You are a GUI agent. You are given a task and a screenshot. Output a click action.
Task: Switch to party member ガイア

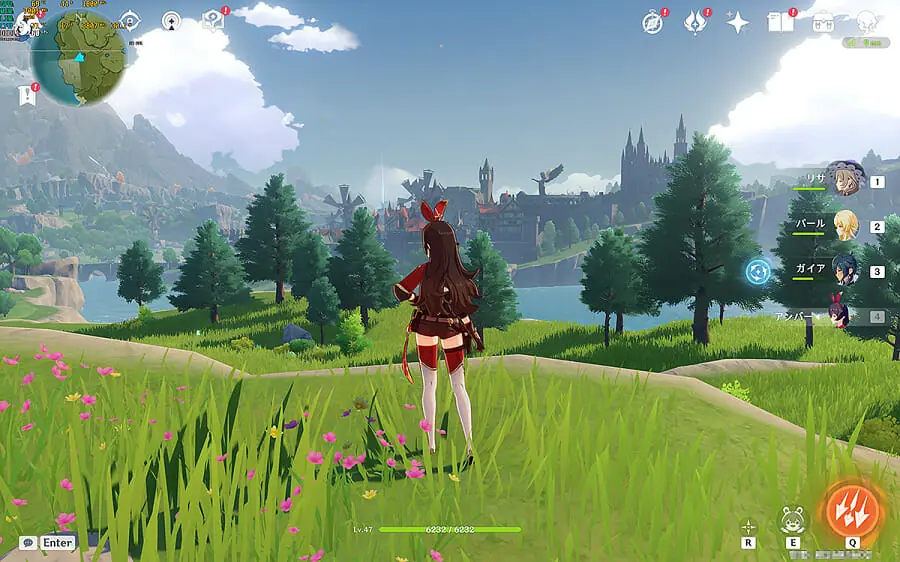point(846,270)
